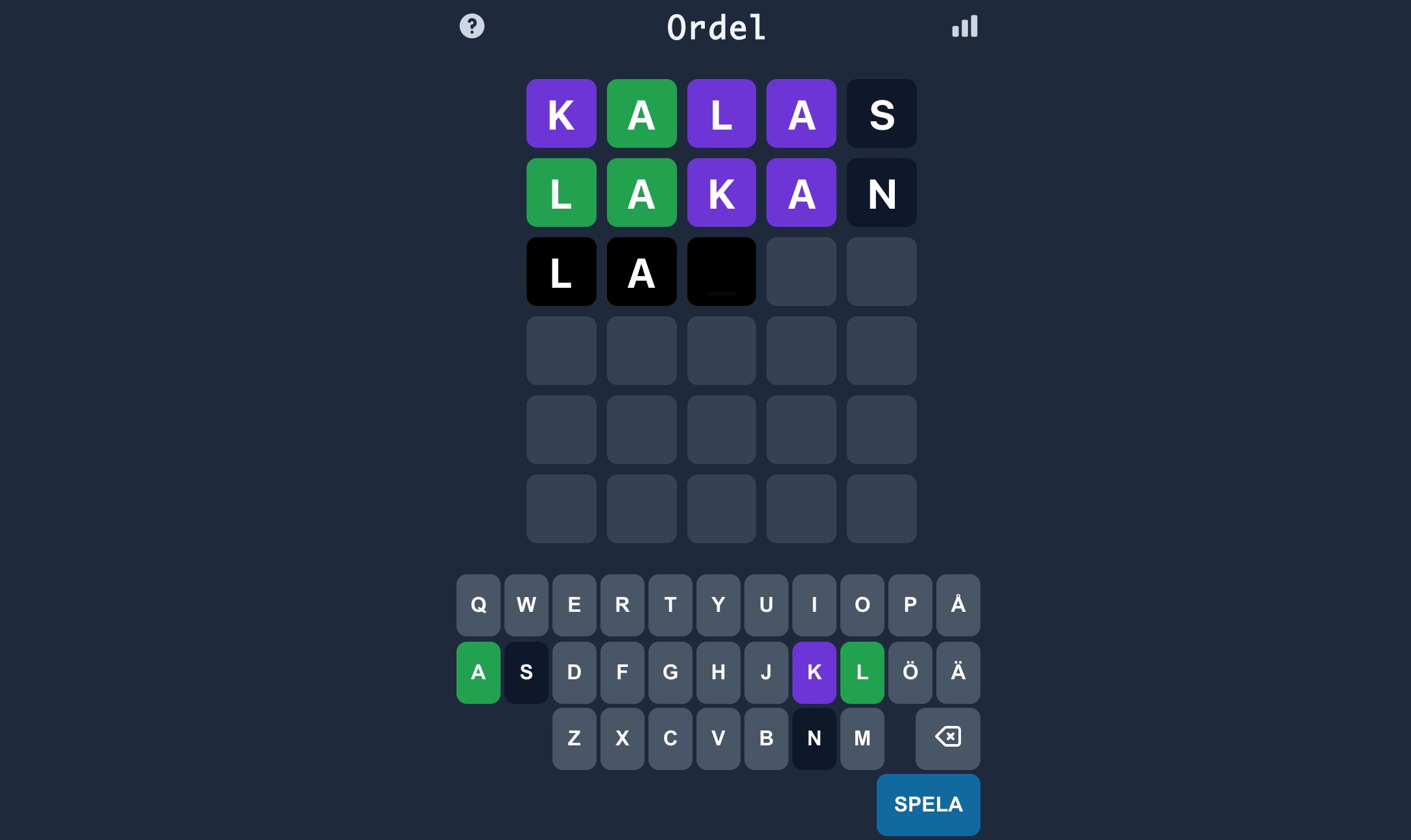Open the statistics panel
Viewport: 1411px width, 840px height.
point(964,26)
